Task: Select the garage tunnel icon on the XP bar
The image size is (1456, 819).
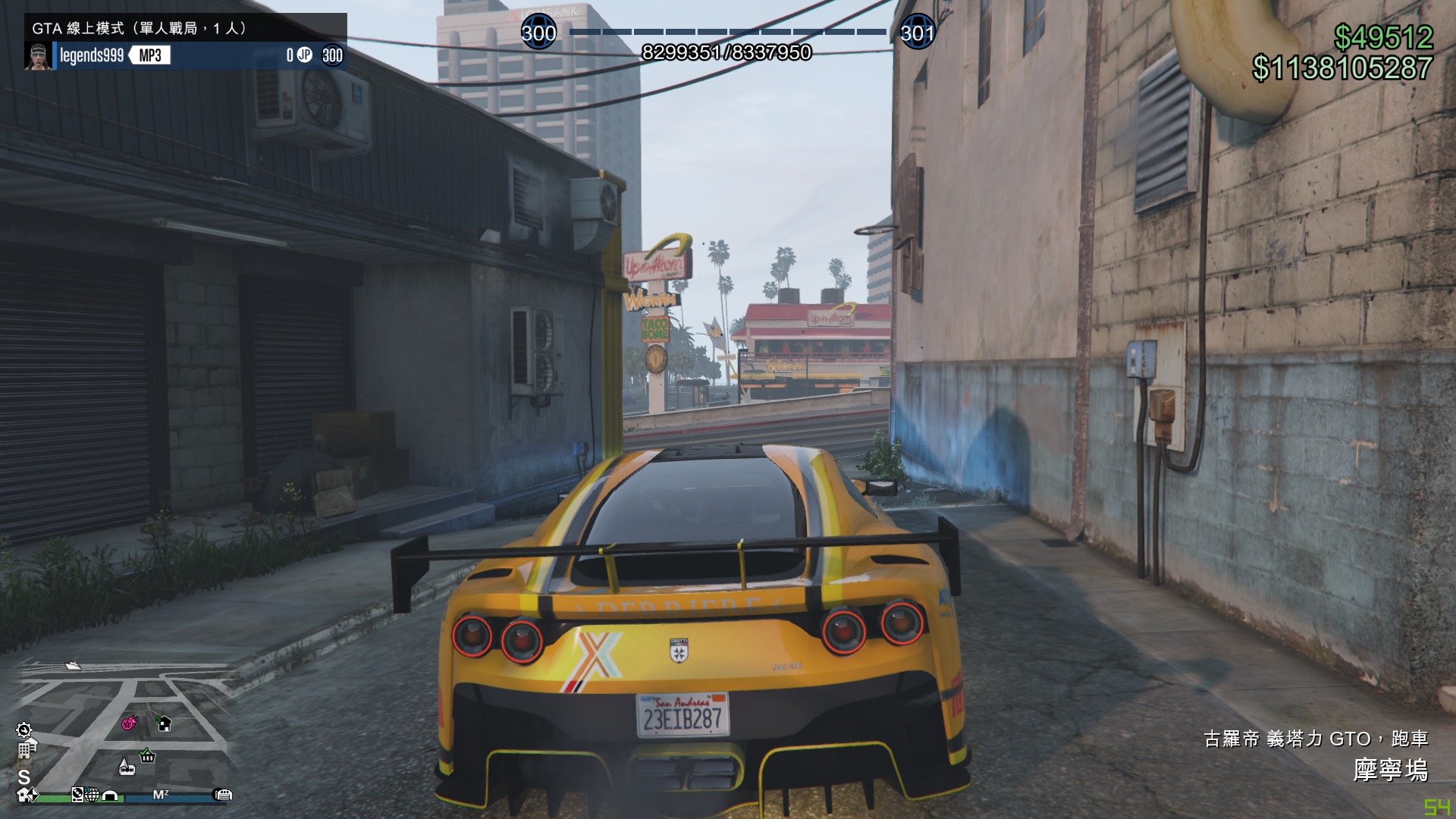Action: point(110,795)
